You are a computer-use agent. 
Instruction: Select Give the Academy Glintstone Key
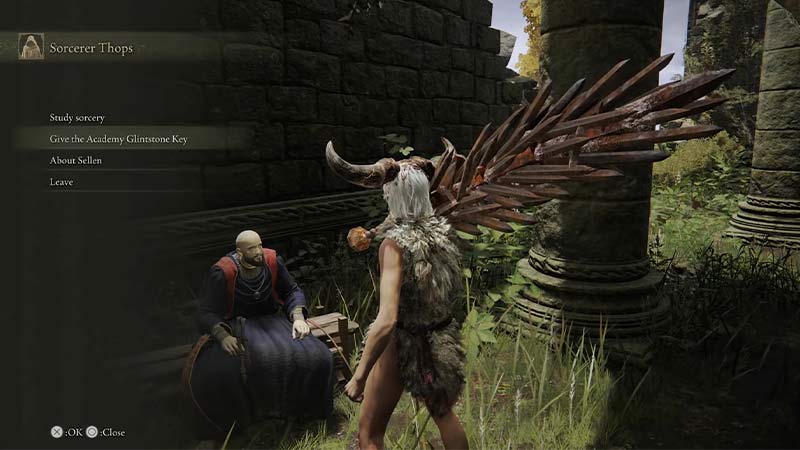click(x=118, y=139)
